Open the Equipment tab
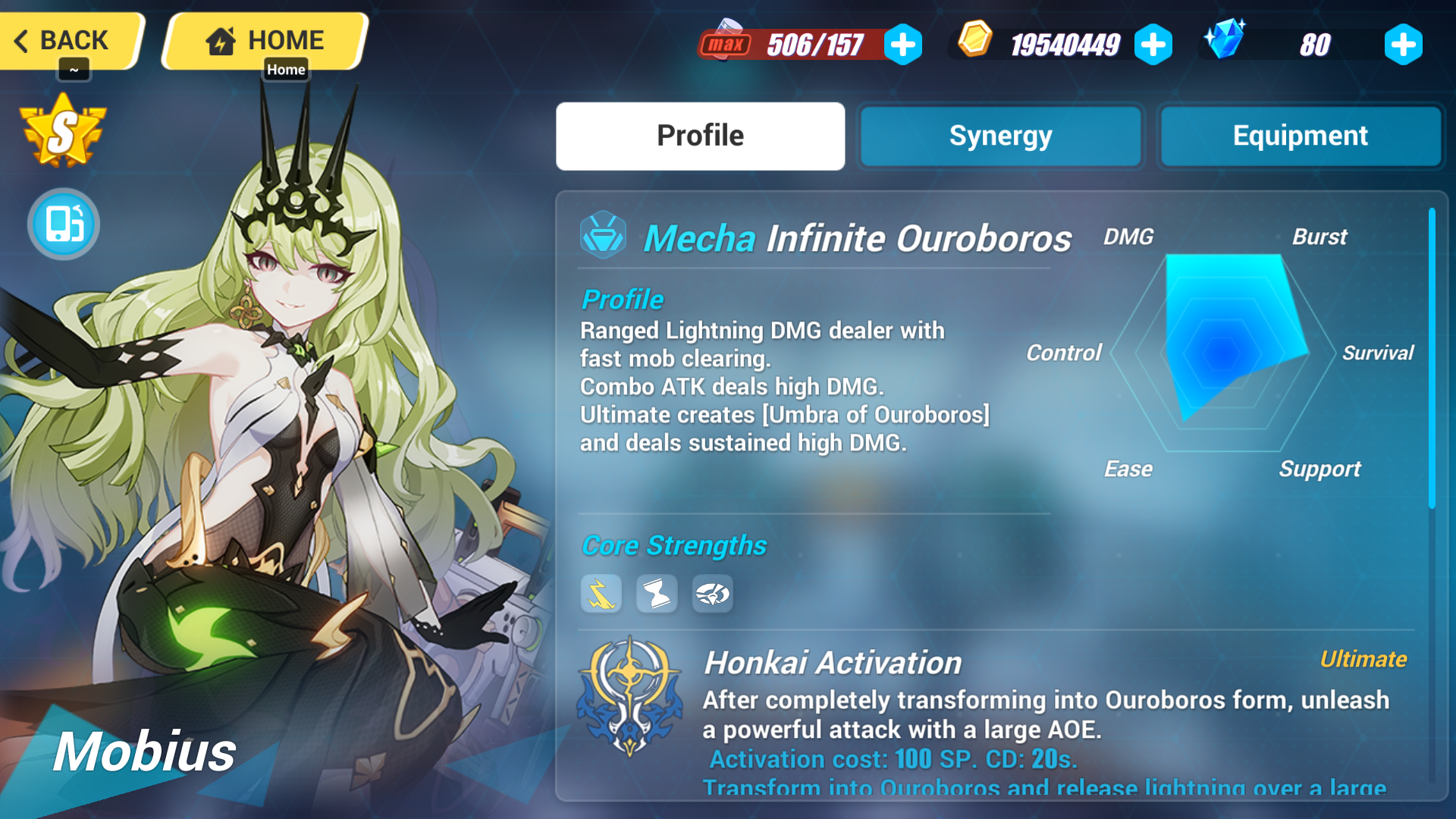This screenshot has width=1456, height=819. pyautogui.click(x=1300, y=136)
